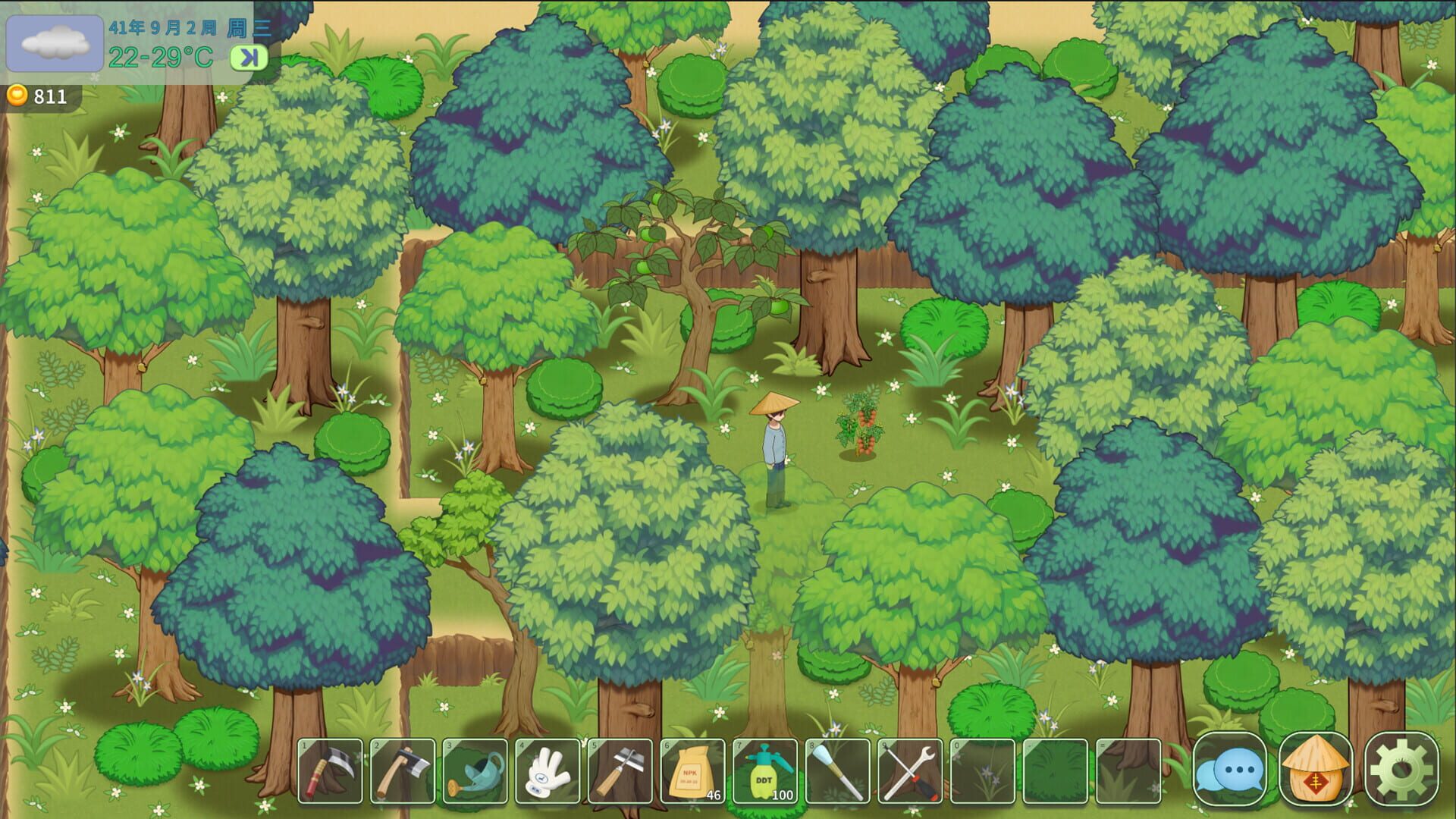Toggle the game speed fast-forward button
This screenshot has height=819, width=1456.
pos(250,58)
